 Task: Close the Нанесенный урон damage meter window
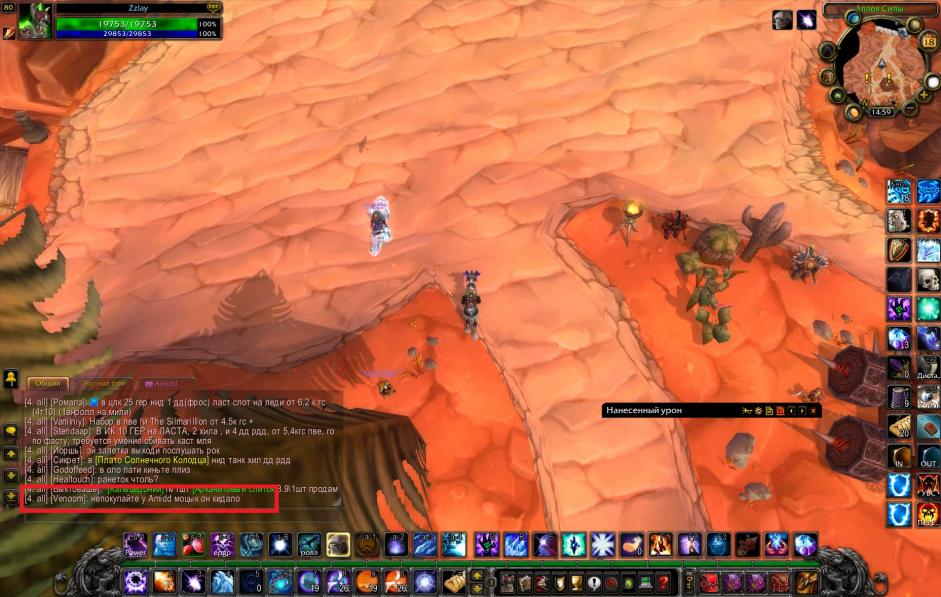pyautogui.click(x=813, y=411)
